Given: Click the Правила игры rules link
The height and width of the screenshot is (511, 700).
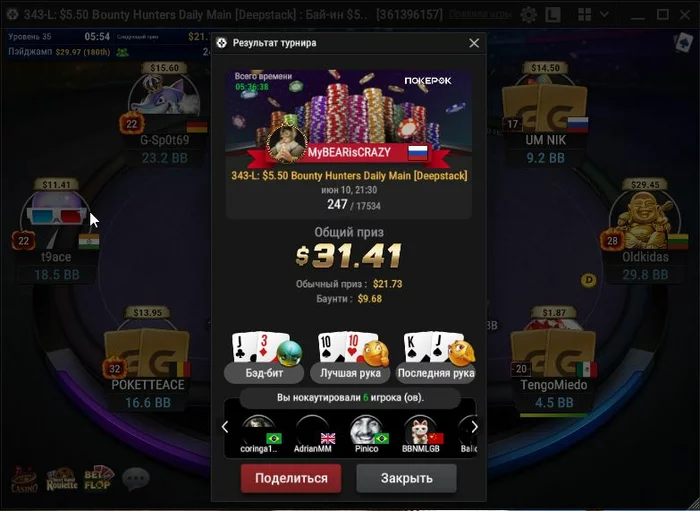Looking at the screenshot, I should click(480, 15).
